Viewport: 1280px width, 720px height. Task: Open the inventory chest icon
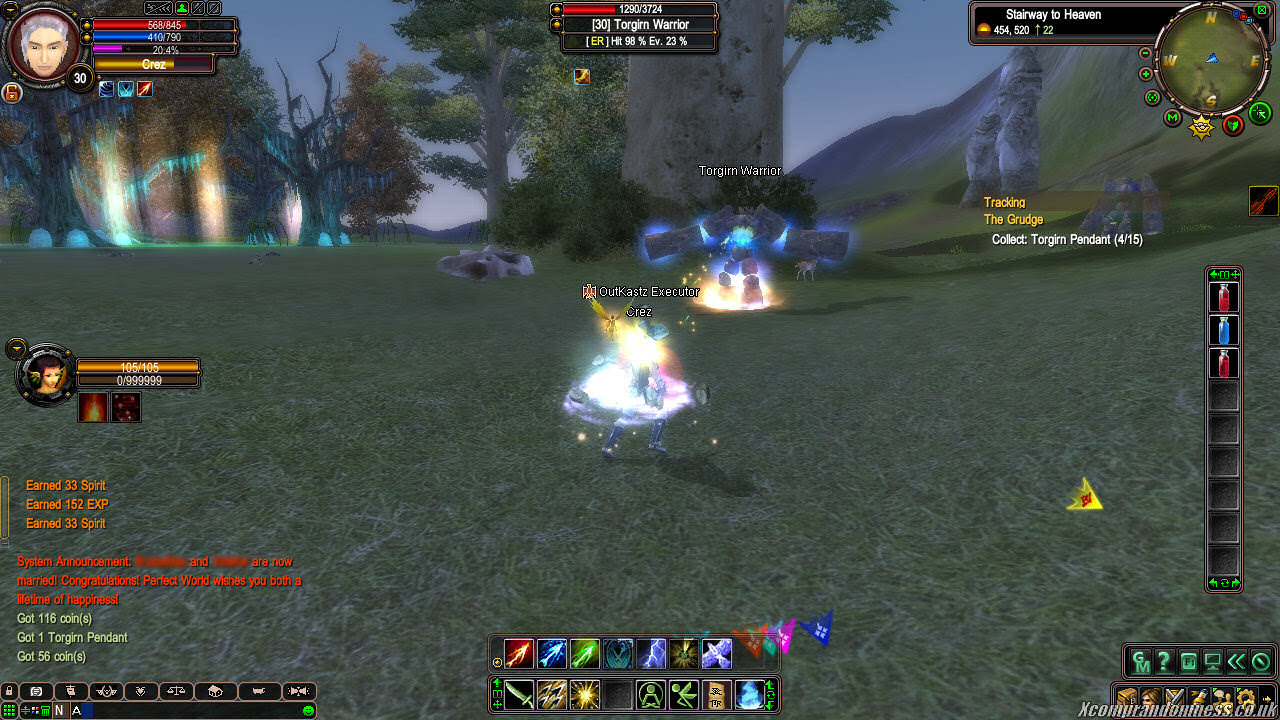[1127, 697]
